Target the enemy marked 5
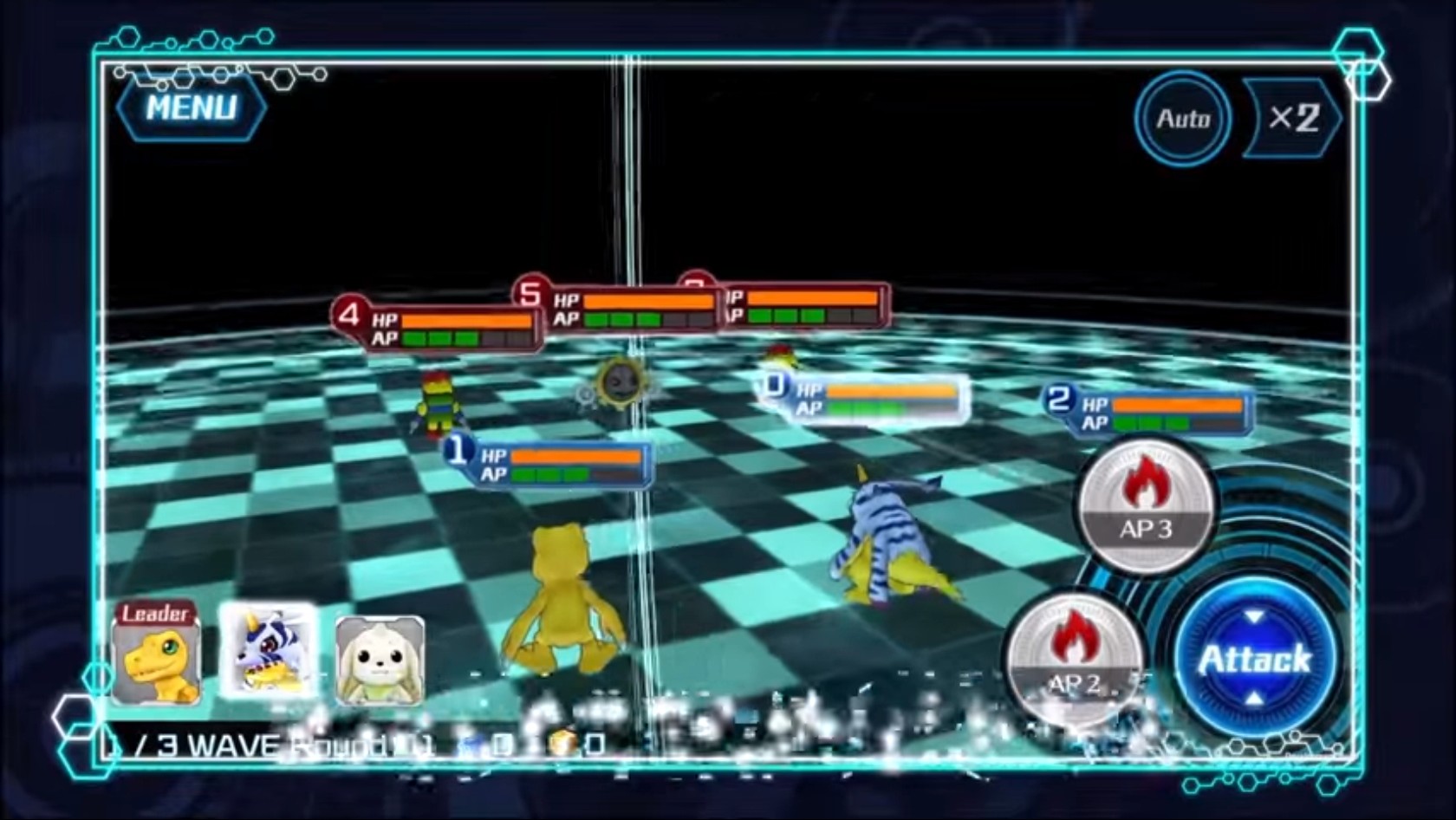Screen dimensions: 1456x820 click(532, 295)
